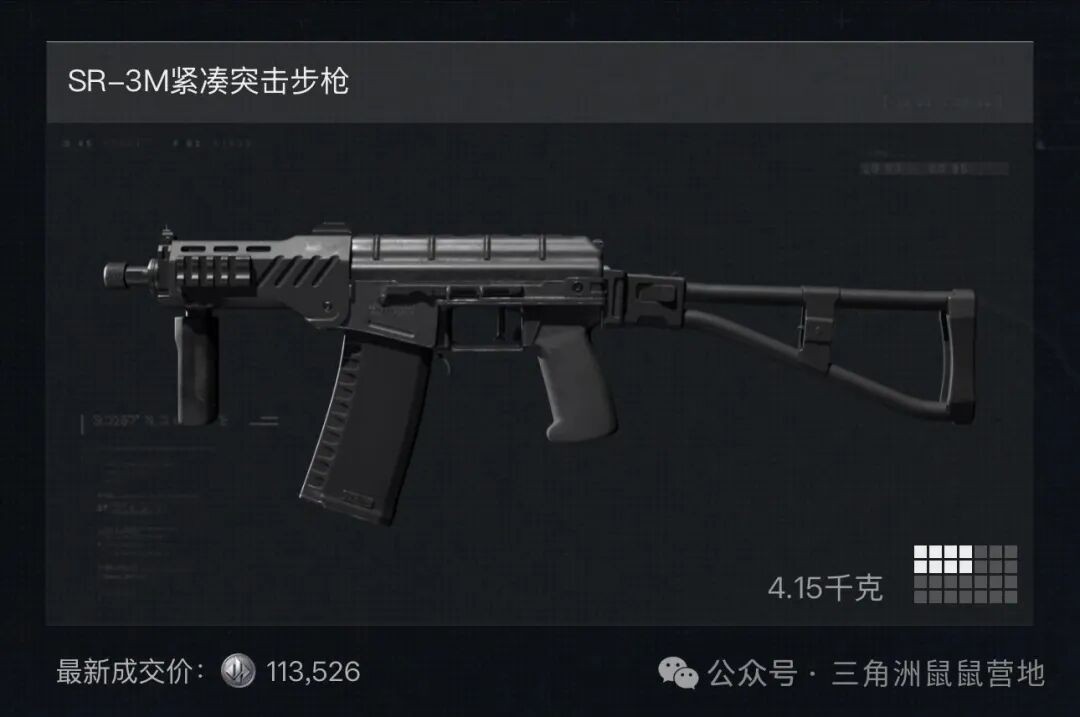Select the SR-3M紧凑突击步枪 item card
The height and width of the screenshot is (717, 1080).
540,340
